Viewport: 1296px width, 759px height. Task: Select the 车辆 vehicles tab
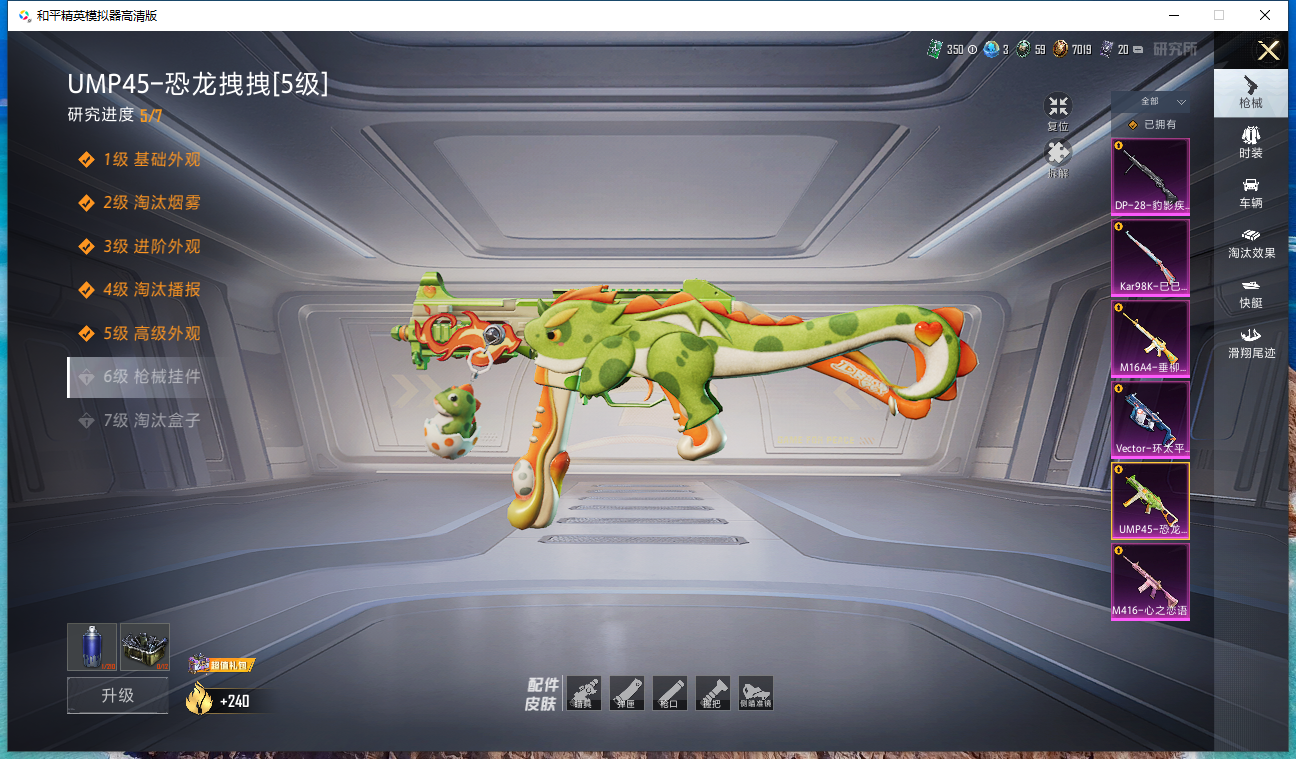point(1250,192)
